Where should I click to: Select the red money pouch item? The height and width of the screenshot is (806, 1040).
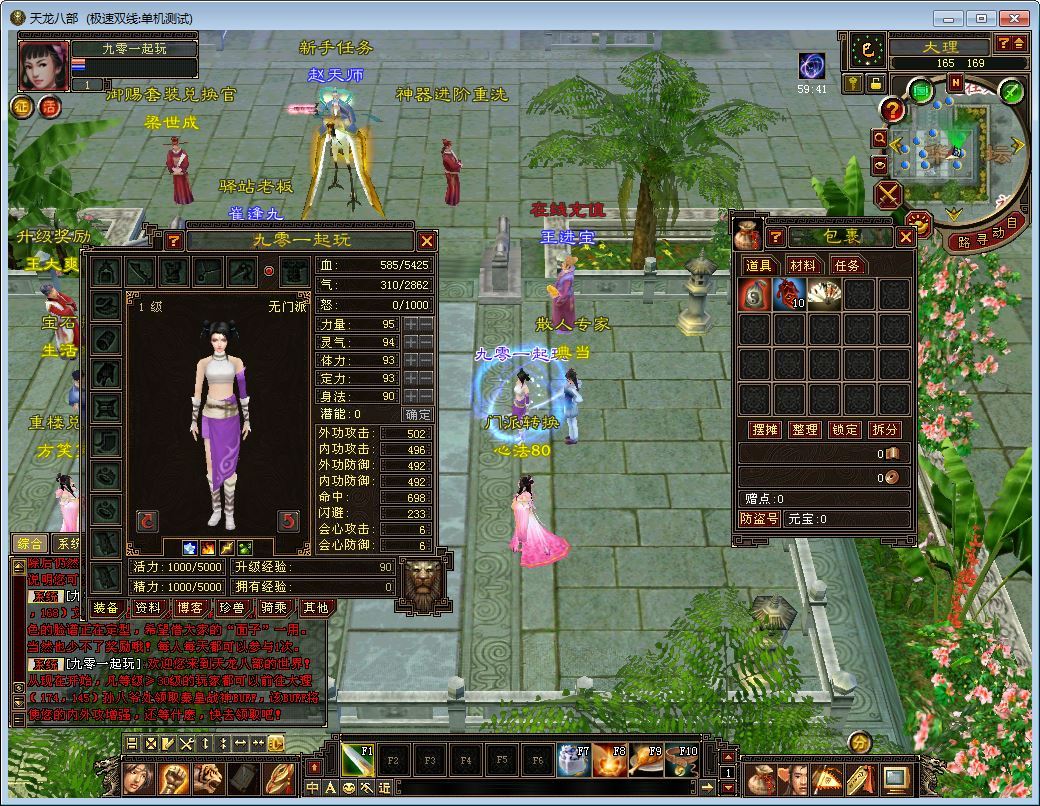click(755, 294)
